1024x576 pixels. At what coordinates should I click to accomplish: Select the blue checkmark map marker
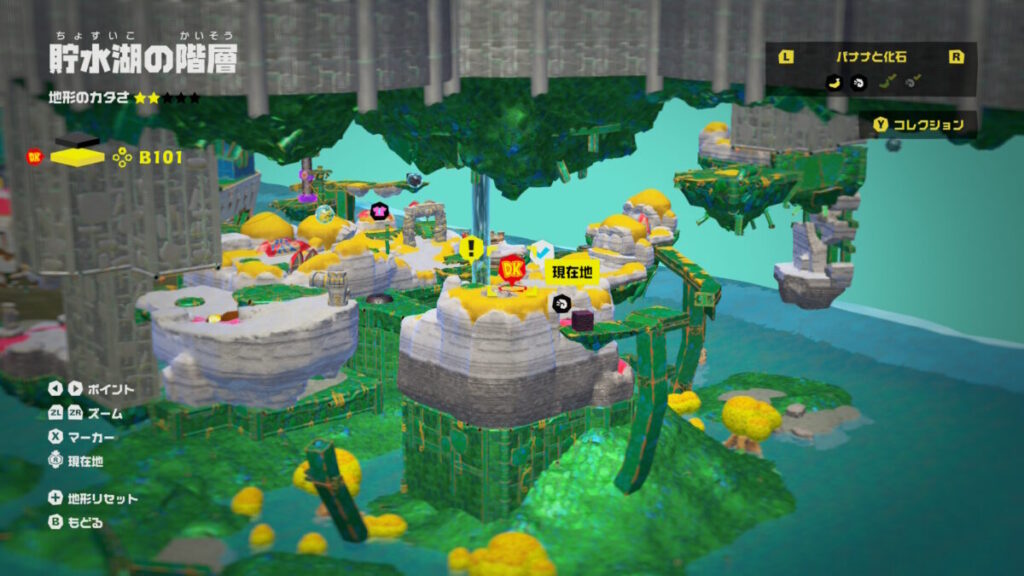click(x=541, y=253)
